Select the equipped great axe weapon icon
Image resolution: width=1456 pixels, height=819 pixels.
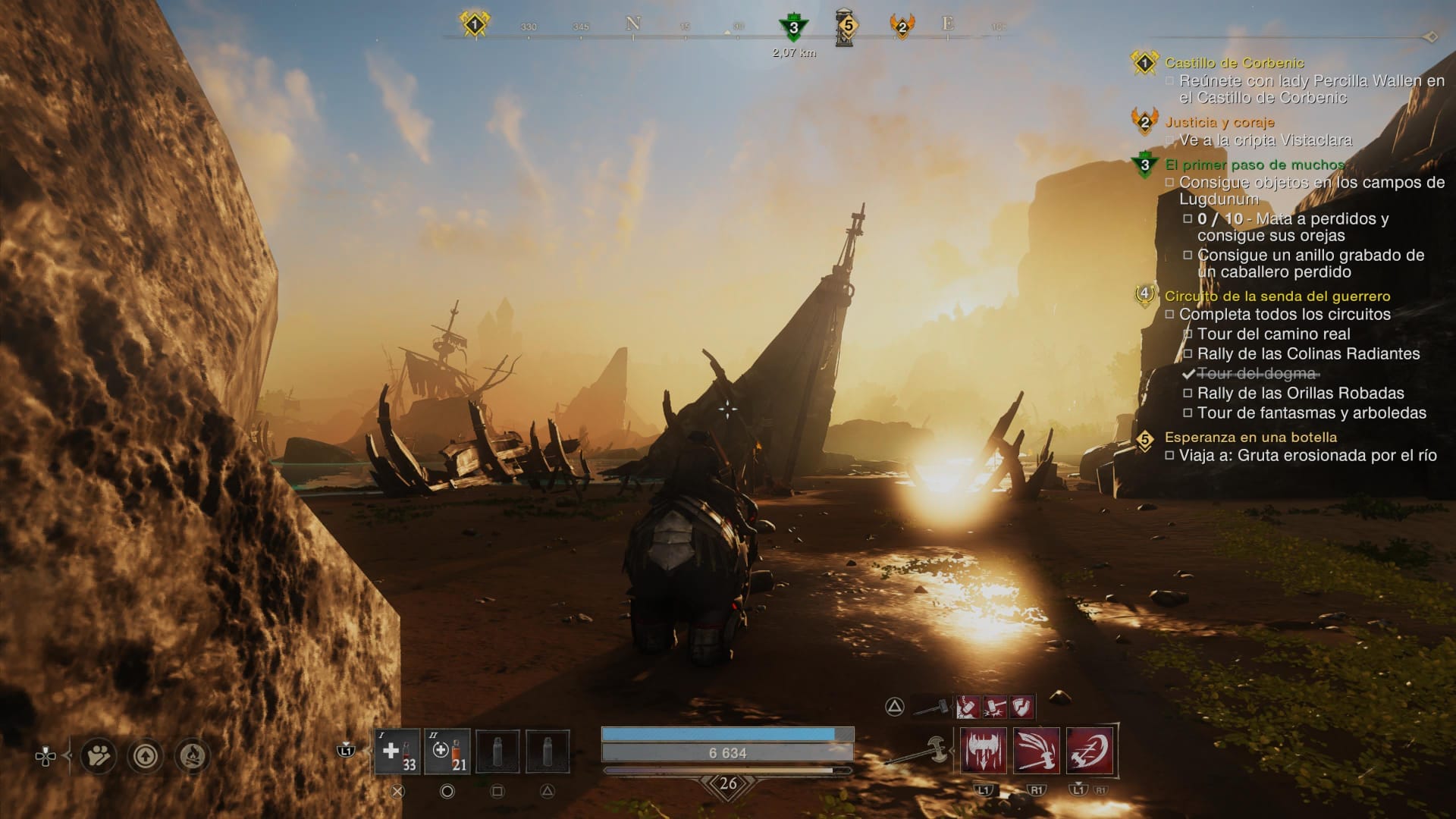point(920,751)
